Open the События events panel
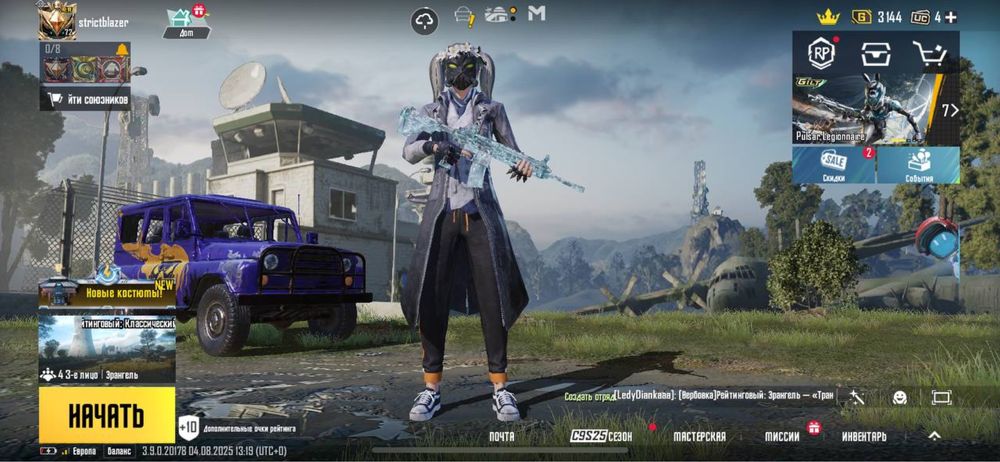The height and width of the screenshot is (462, 1000). (919, 165)
